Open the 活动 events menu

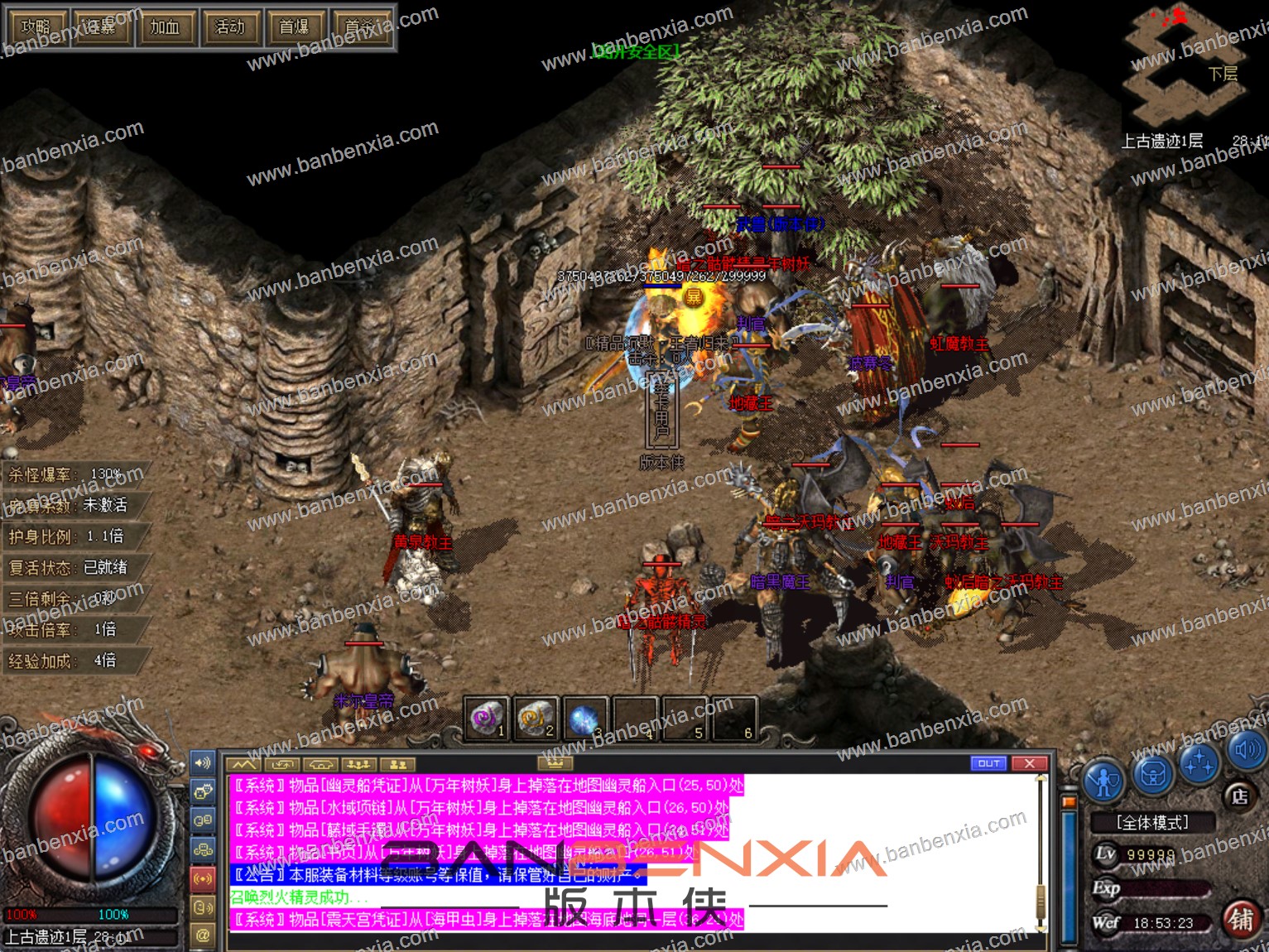229,27
